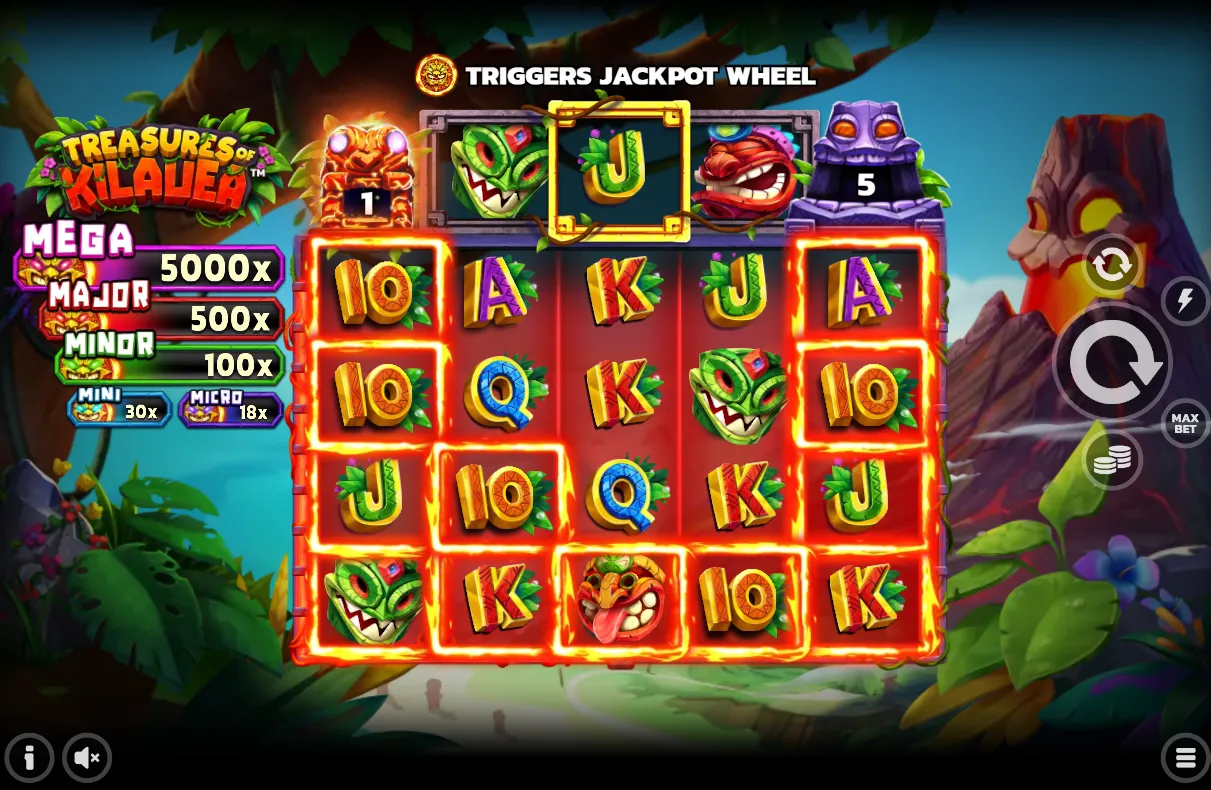Open the hamburger menu
The height and width of the screenshot is (790, 1211).
(x=1185, y=758)
